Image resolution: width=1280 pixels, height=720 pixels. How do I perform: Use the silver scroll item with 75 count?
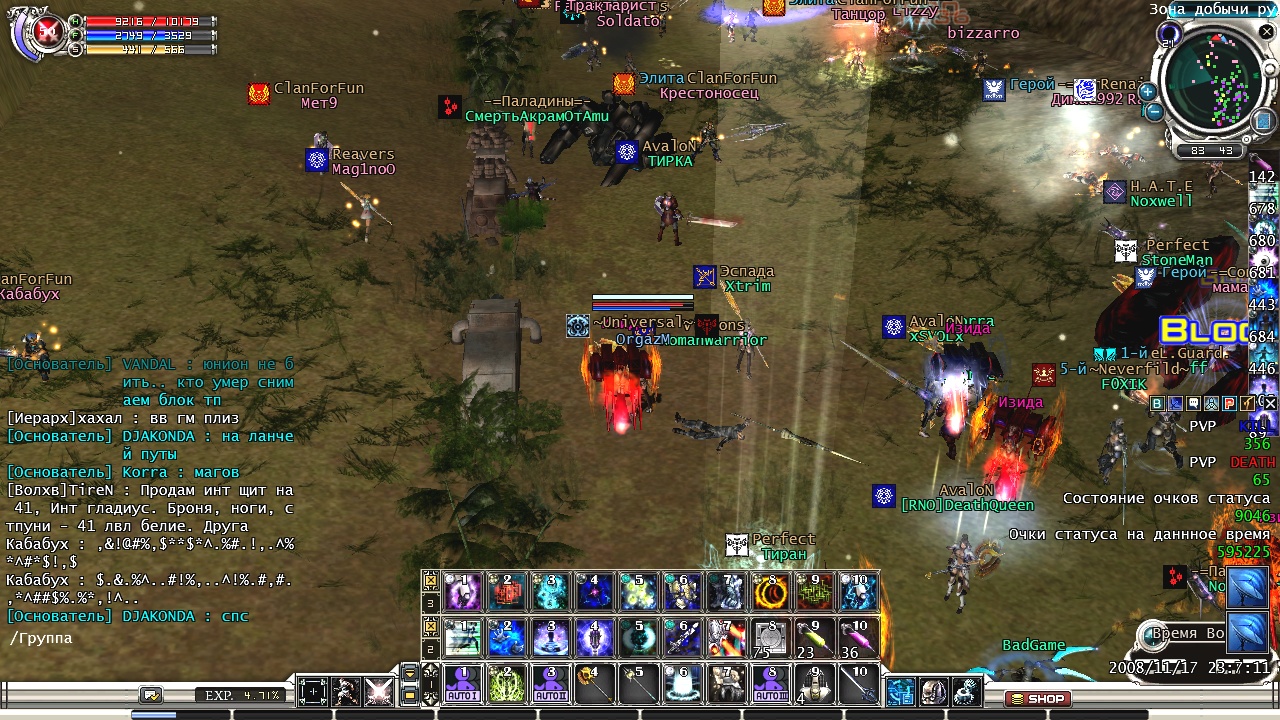[x=771, y=638]
